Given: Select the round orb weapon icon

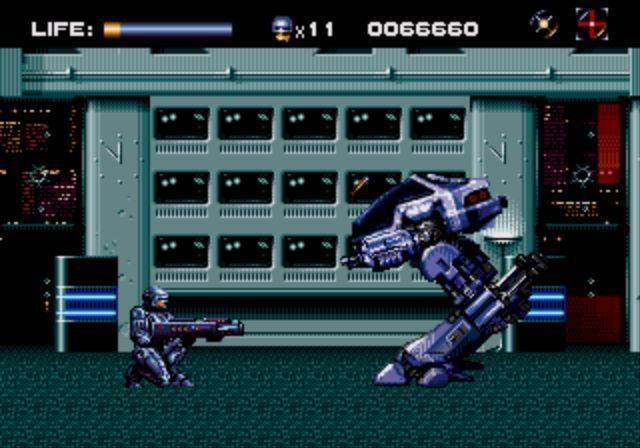Looking at the screenshot, I should pyautogui.click(x=544, y=24).
